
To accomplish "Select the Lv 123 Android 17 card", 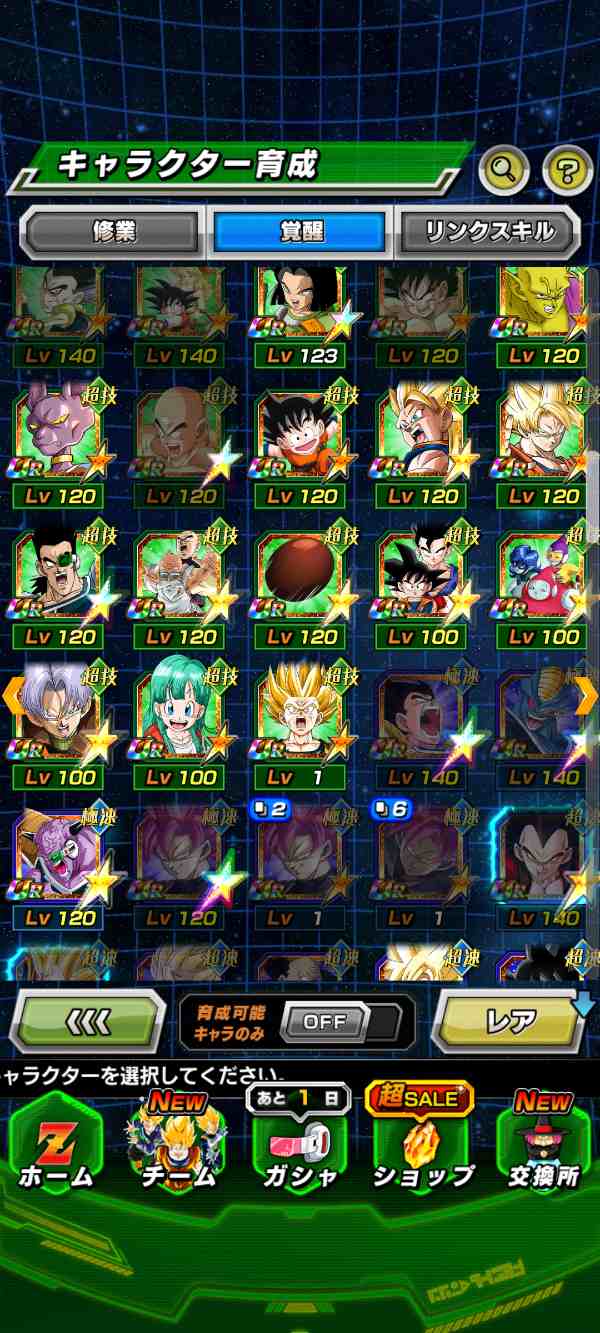I will click(300, 312).
